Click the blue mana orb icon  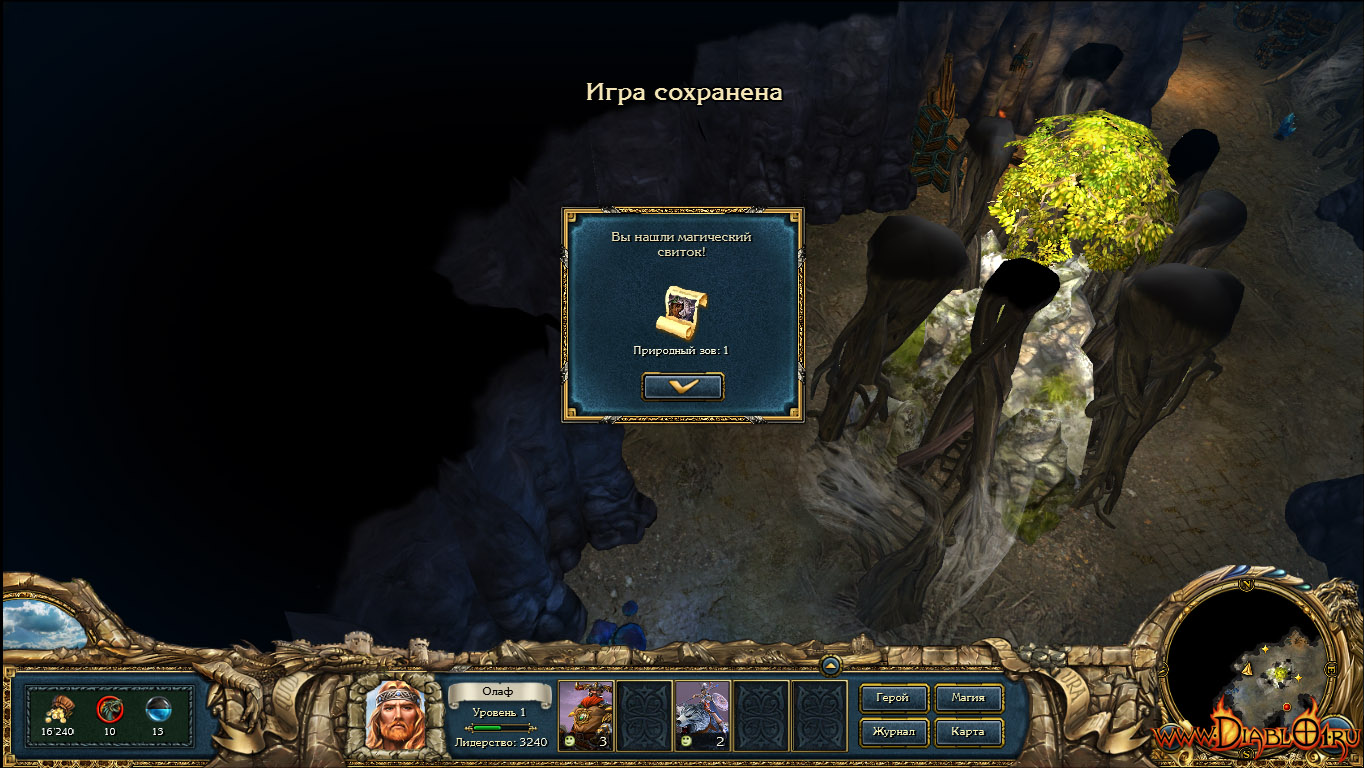tap(158, 709)
